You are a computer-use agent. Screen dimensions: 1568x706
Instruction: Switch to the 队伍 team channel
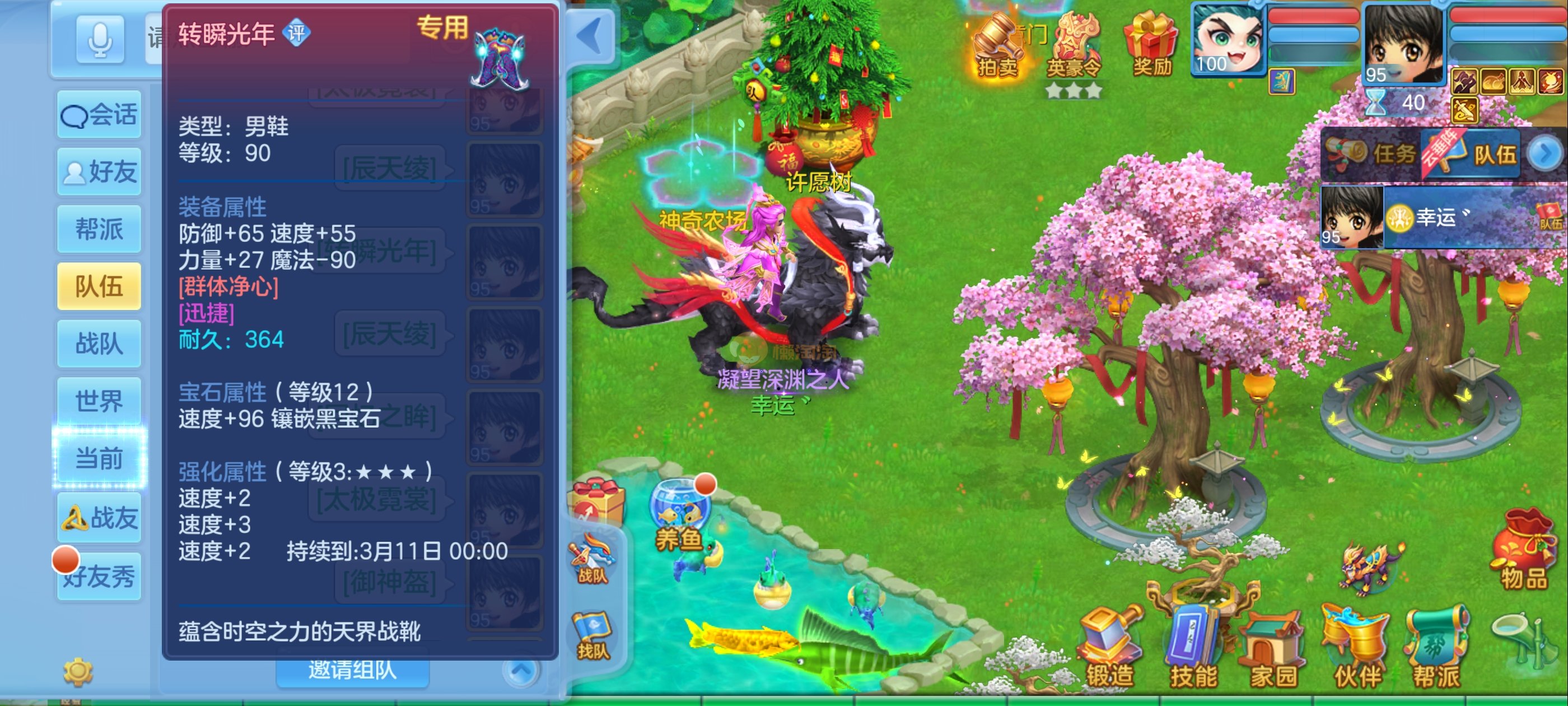99,286
